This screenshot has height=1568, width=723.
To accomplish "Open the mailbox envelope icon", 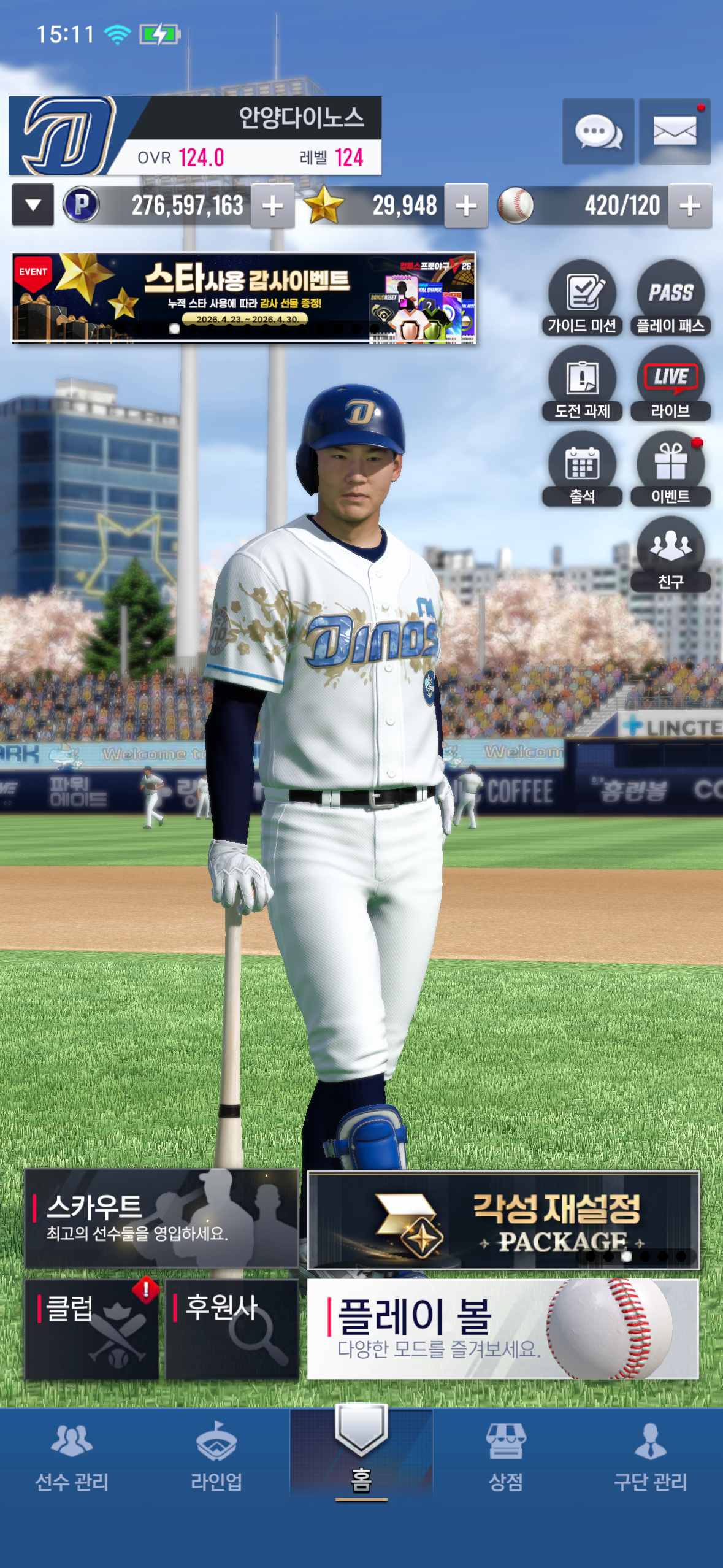I will pyautogui.click(x=675, y=131).
